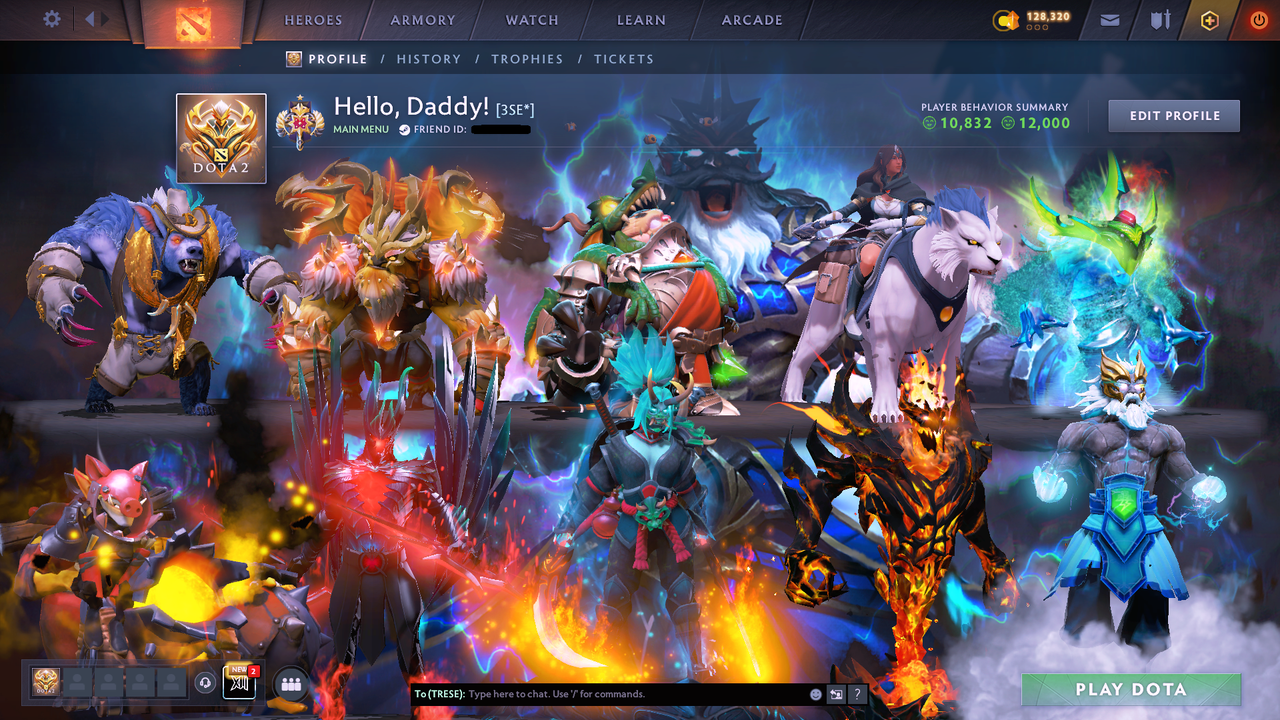The height and width of the screenshot is (720, 1280).
Task: Click the red power disconnect icon
Action: pos(1258,19)
